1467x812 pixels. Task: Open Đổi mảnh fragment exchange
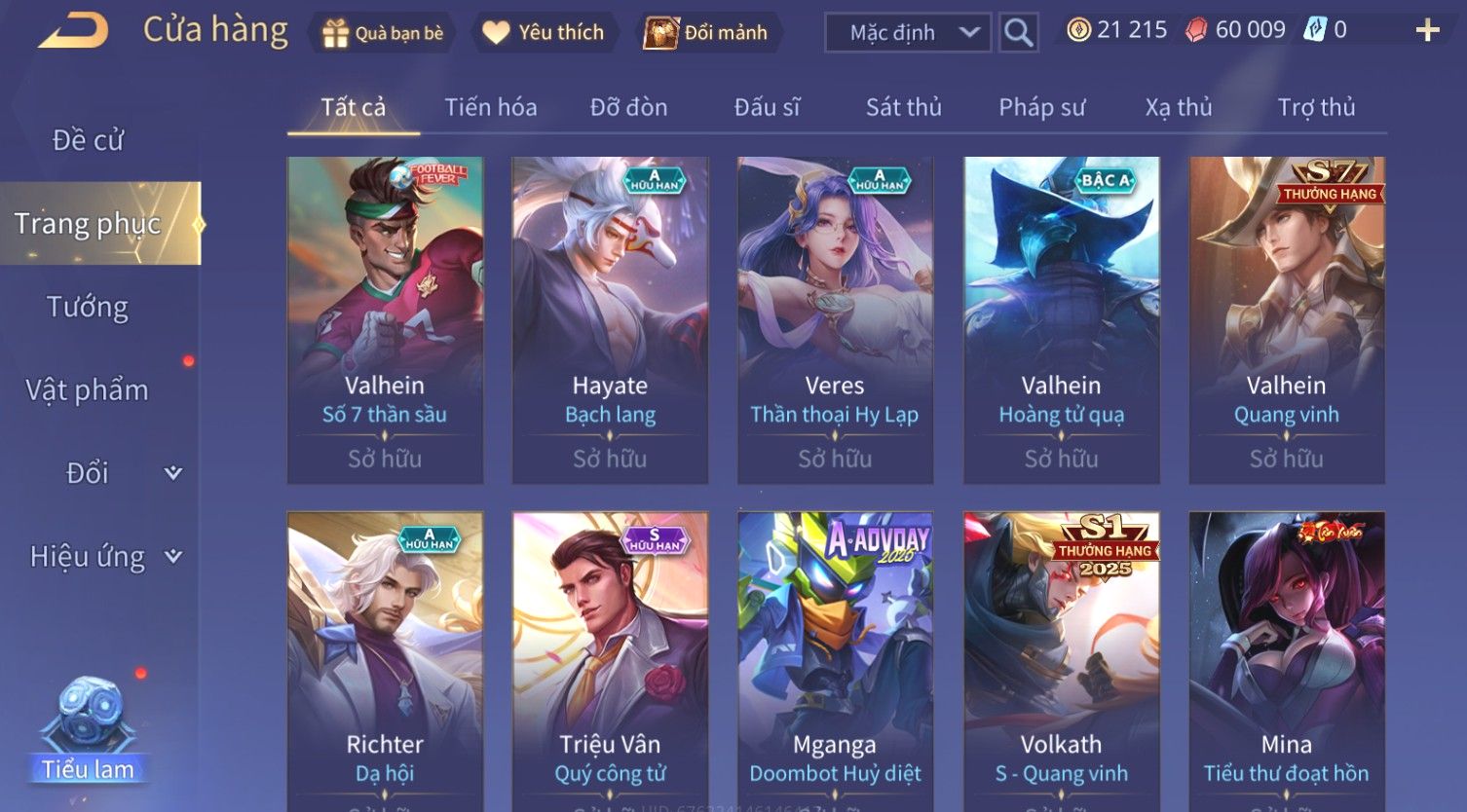pos(708,33)
